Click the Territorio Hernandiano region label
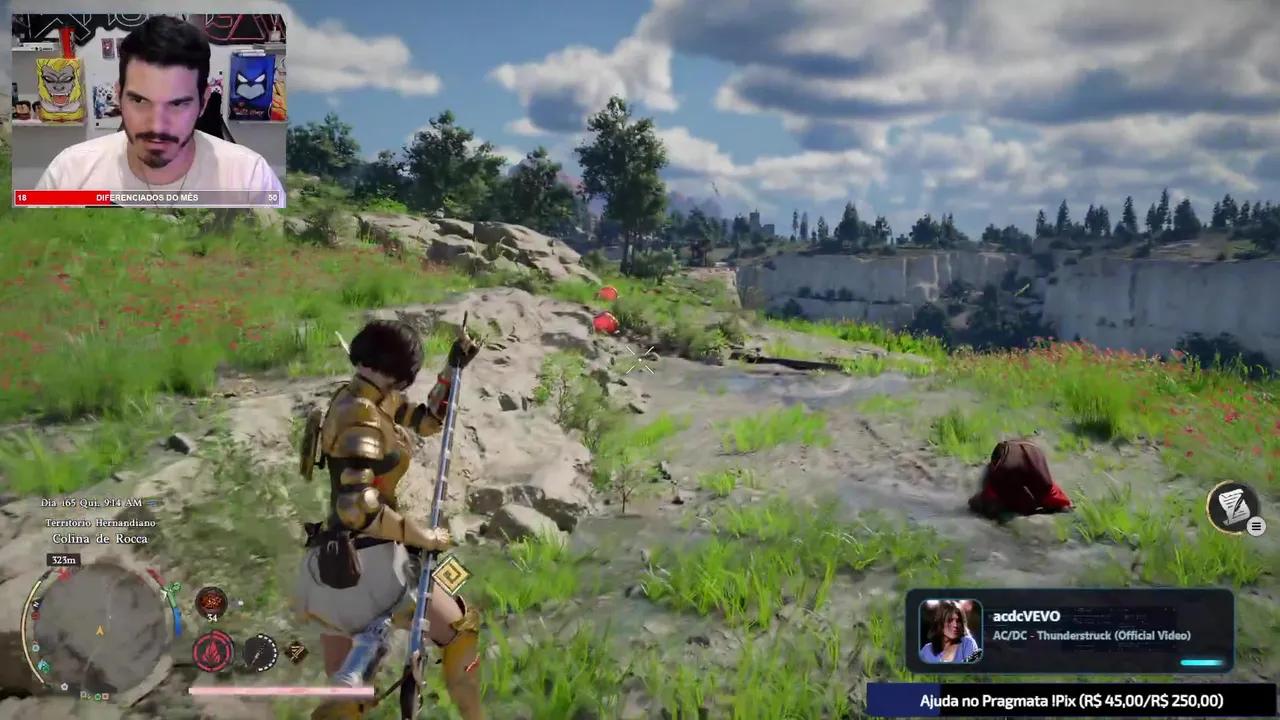The height and width of the screenshot is (720, 1280). (100, 521)
